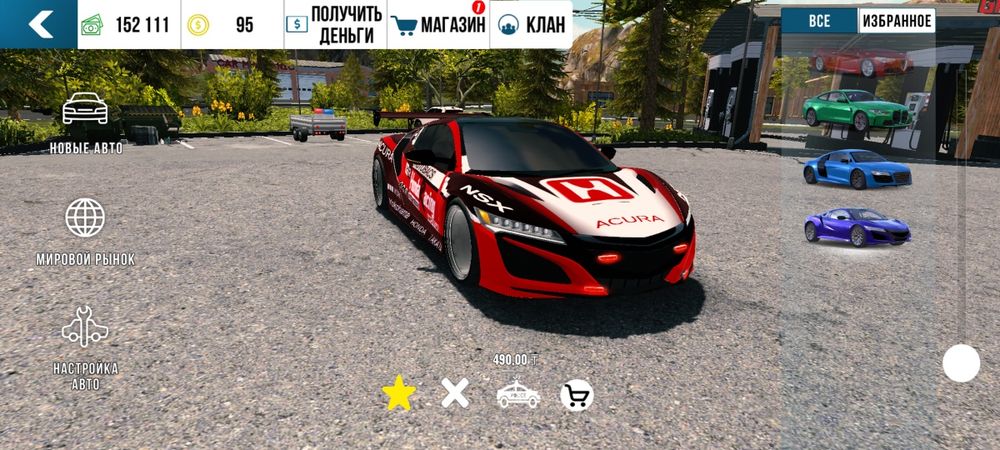
Task: Click the white X icon
Action: [455, 394]
